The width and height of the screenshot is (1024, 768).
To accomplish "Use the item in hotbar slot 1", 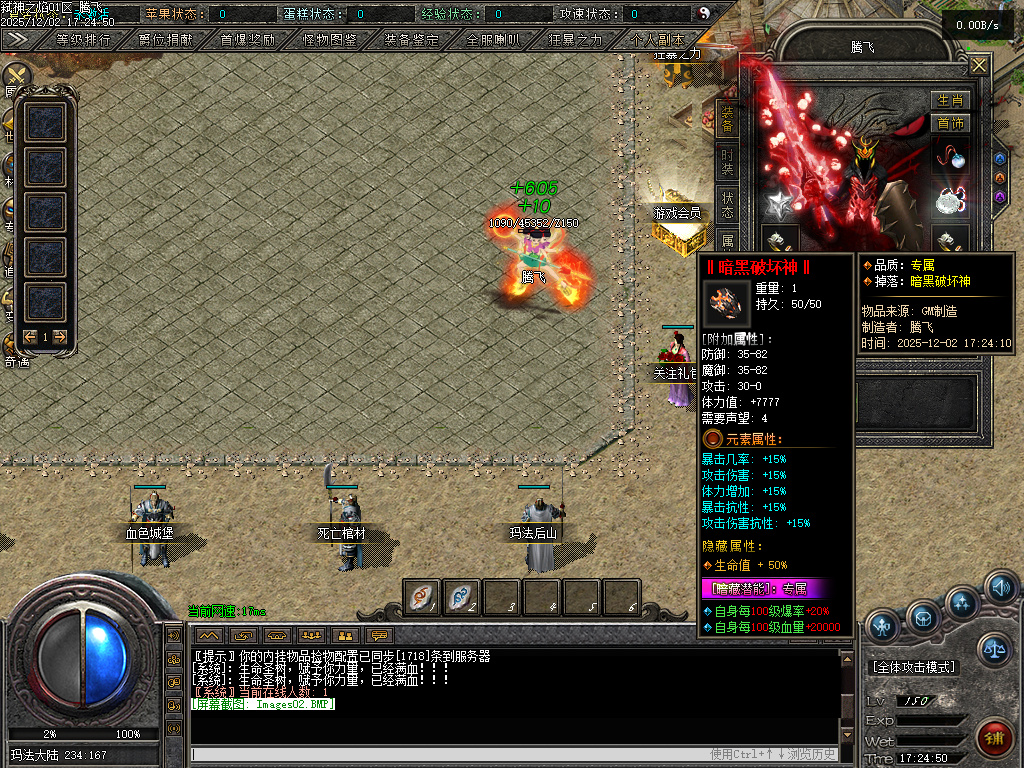I will point(421,597).
